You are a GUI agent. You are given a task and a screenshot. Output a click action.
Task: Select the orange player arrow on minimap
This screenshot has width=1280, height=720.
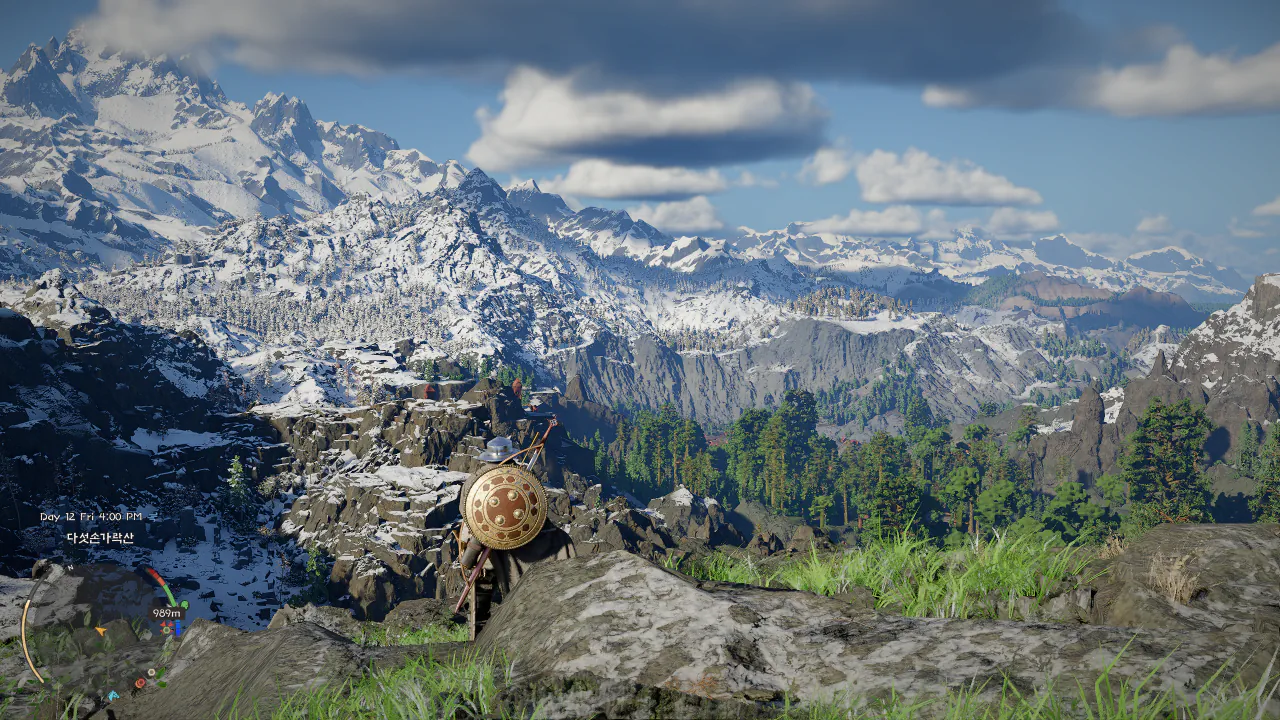(x=101, y=631)
